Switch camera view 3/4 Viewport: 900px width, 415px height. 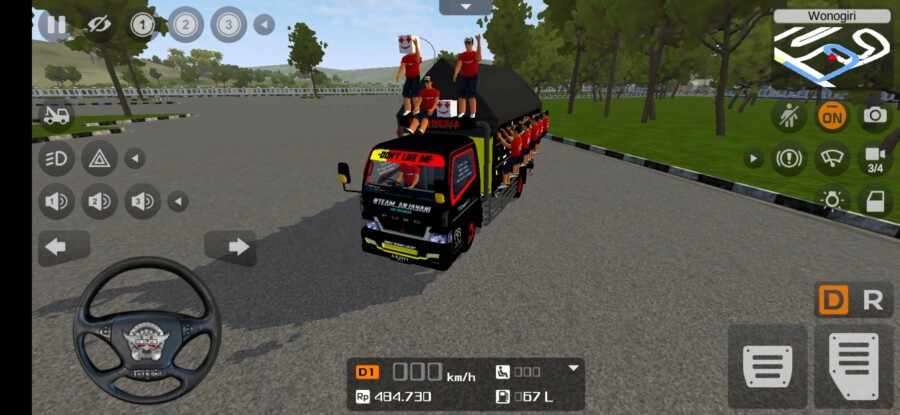click(x=874, y=159)
